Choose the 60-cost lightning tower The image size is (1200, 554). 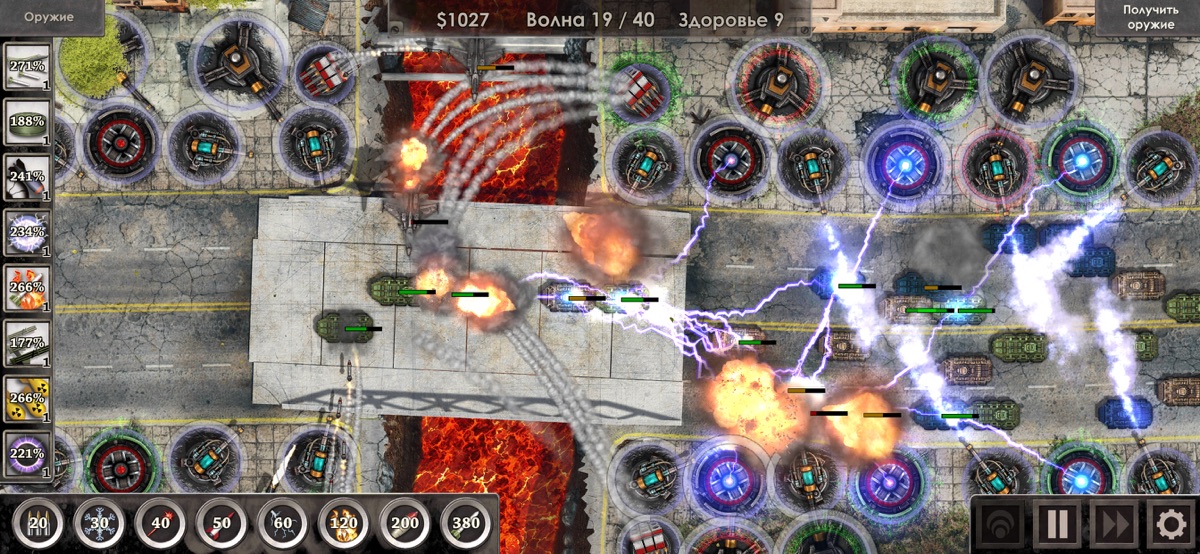284,523
